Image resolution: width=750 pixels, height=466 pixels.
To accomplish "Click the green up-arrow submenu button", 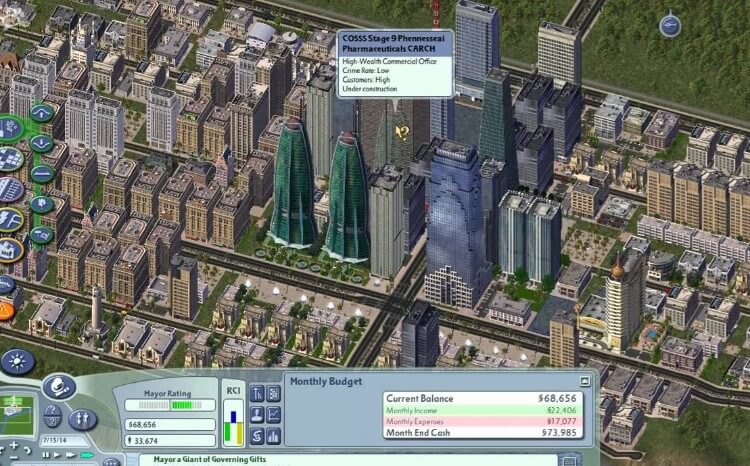I will [42, 113].
